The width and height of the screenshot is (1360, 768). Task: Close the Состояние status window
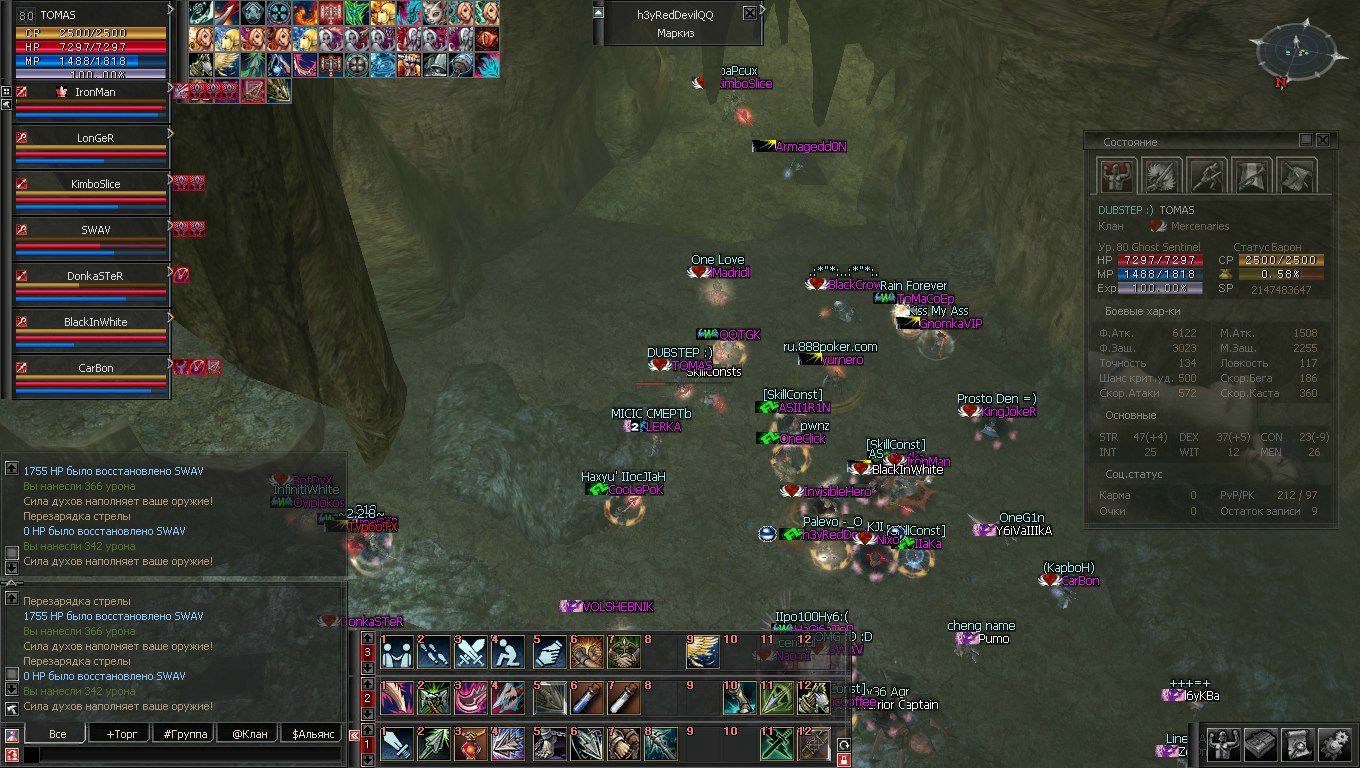(1323, 141)
